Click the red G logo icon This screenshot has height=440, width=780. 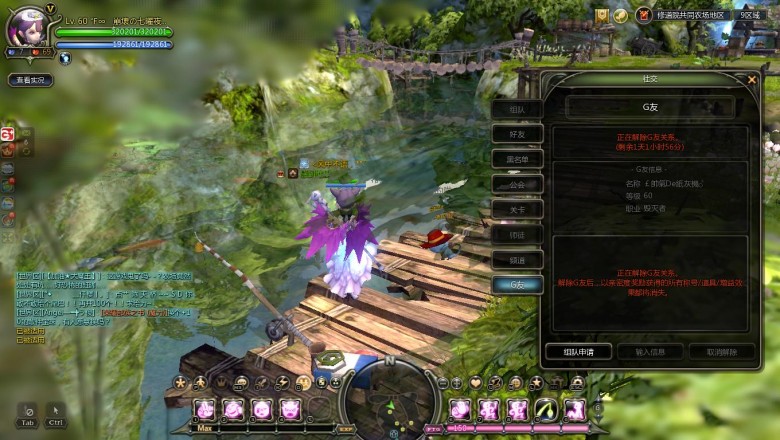tap(7, 134)
